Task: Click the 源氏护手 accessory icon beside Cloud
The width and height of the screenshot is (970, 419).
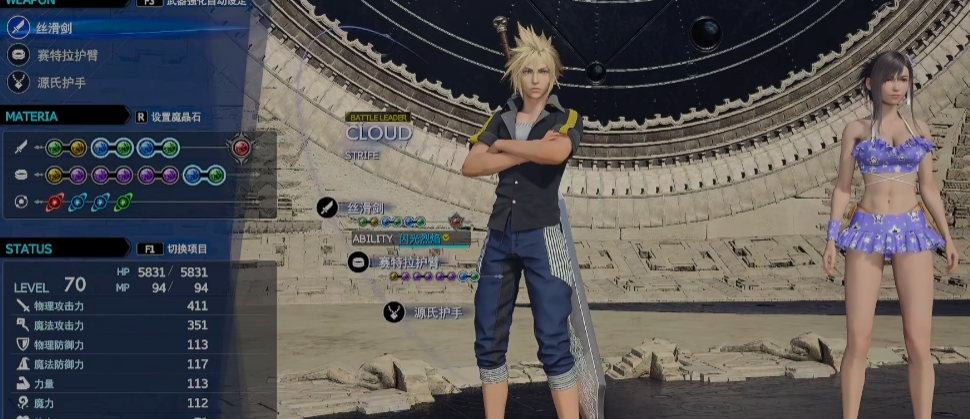Action: coord(394,313)
